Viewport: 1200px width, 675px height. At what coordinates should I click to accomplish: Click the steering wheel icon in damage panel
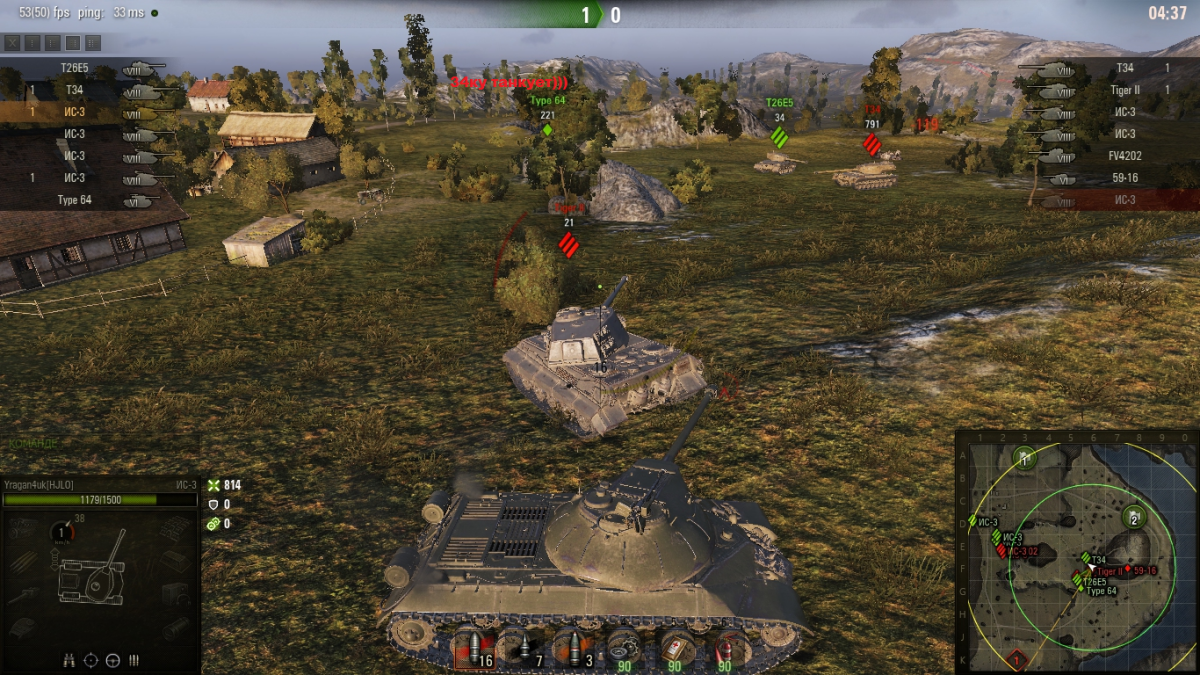tap(112, 660)
